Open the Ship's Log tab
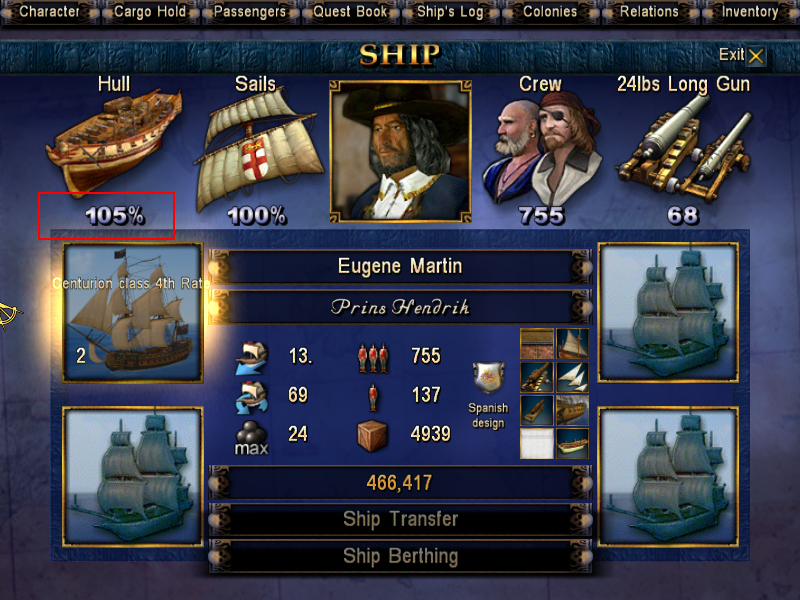 tap(450, 12)
